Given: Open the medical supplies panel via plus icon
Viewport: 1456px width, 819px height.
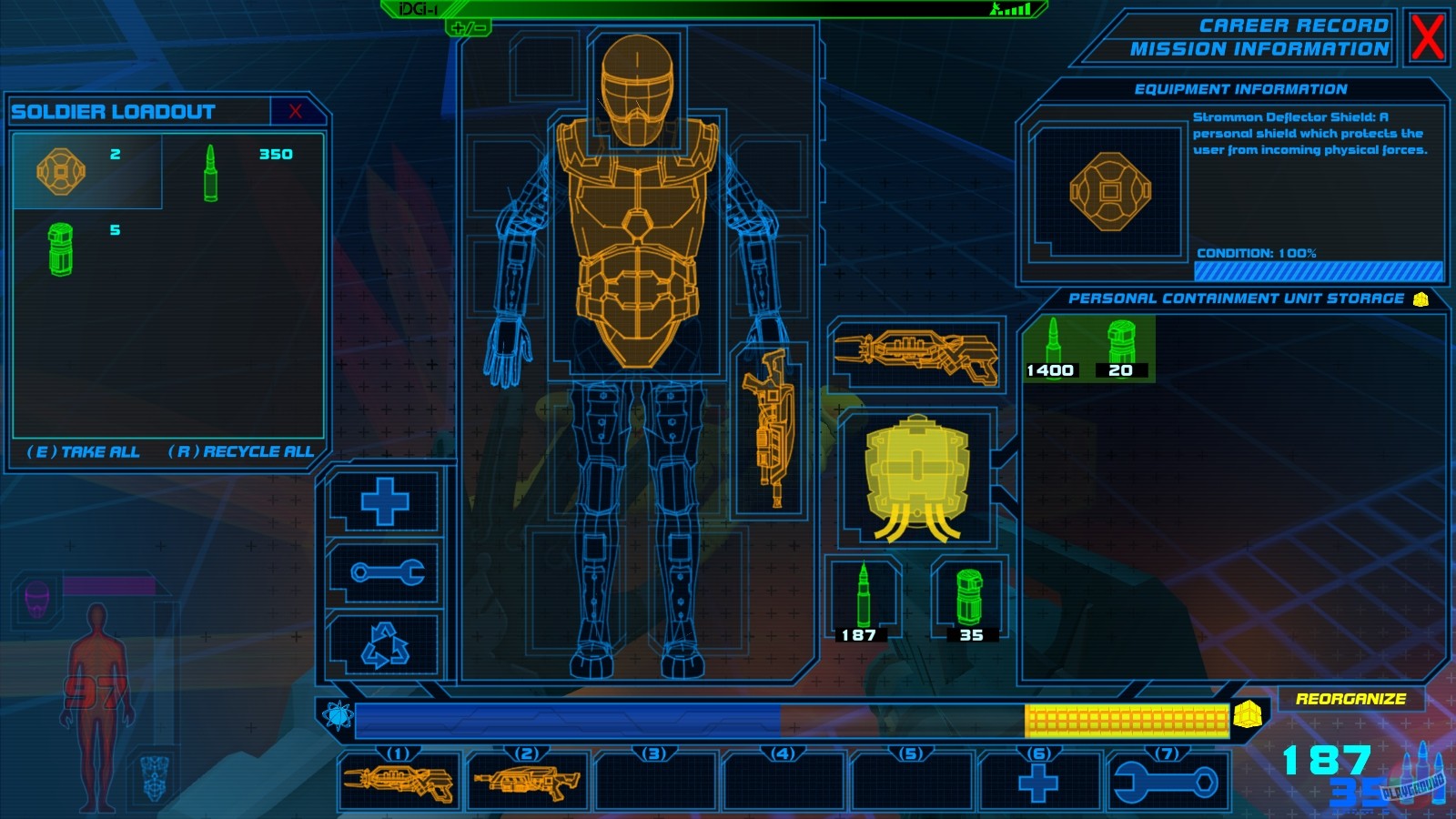Looking at the screenshot, I should (386, 500).
